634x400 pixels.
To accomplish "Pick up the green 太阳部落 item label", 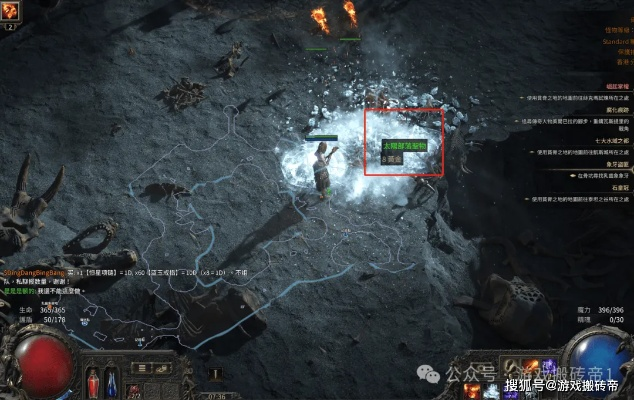I will coord(404,146).
